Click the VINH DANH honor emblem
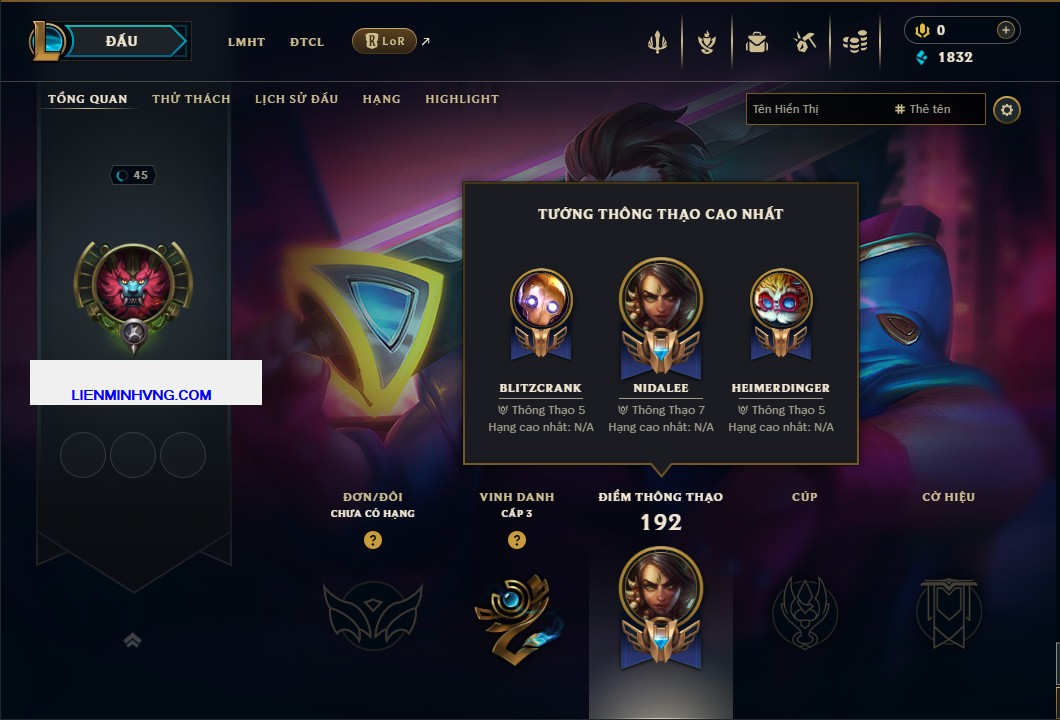Screen dimensions: 1060x720 pyautogui.click(x=517, y=613)
